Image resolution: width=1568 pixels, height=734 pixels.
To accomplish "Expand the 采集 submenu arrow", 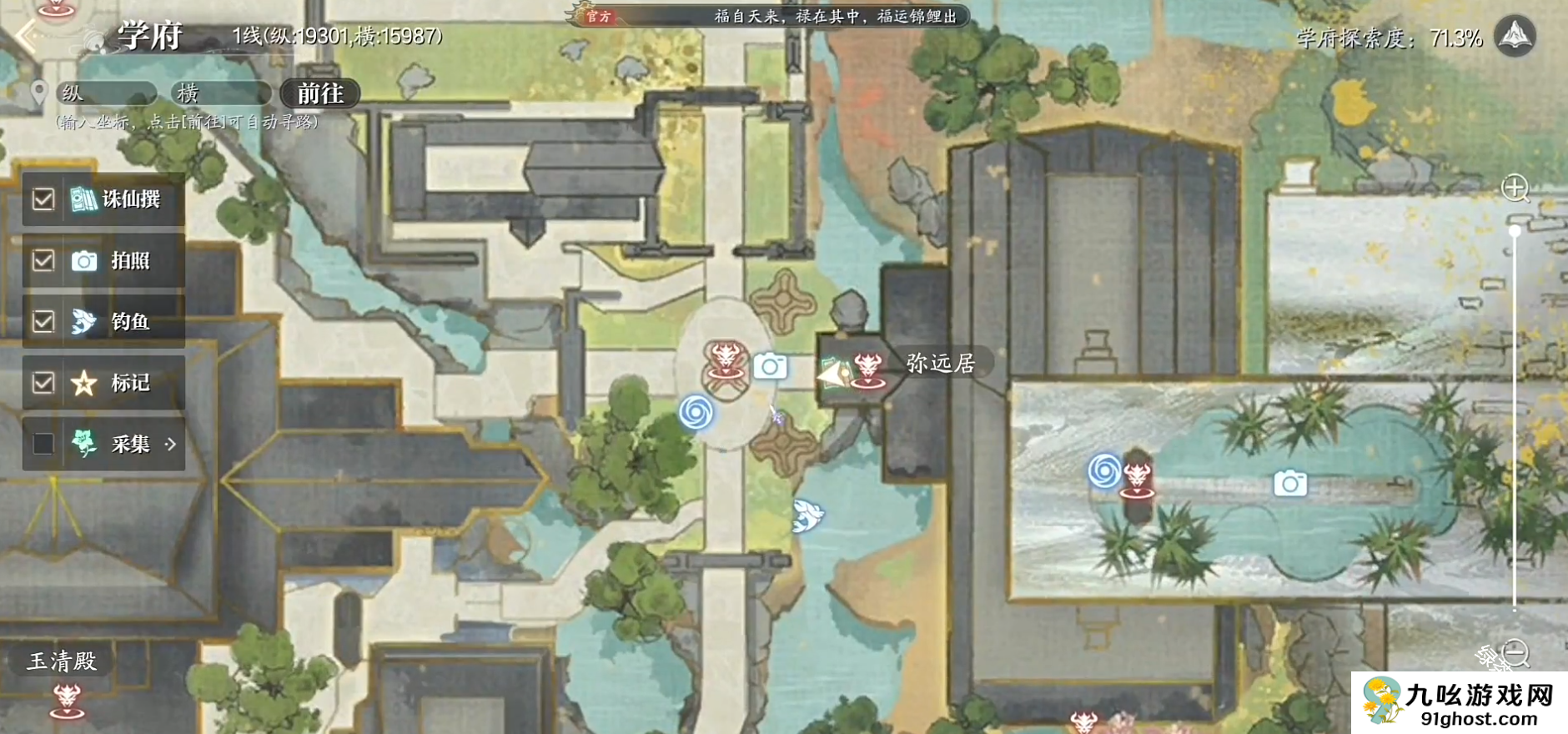I will (171, 444).
